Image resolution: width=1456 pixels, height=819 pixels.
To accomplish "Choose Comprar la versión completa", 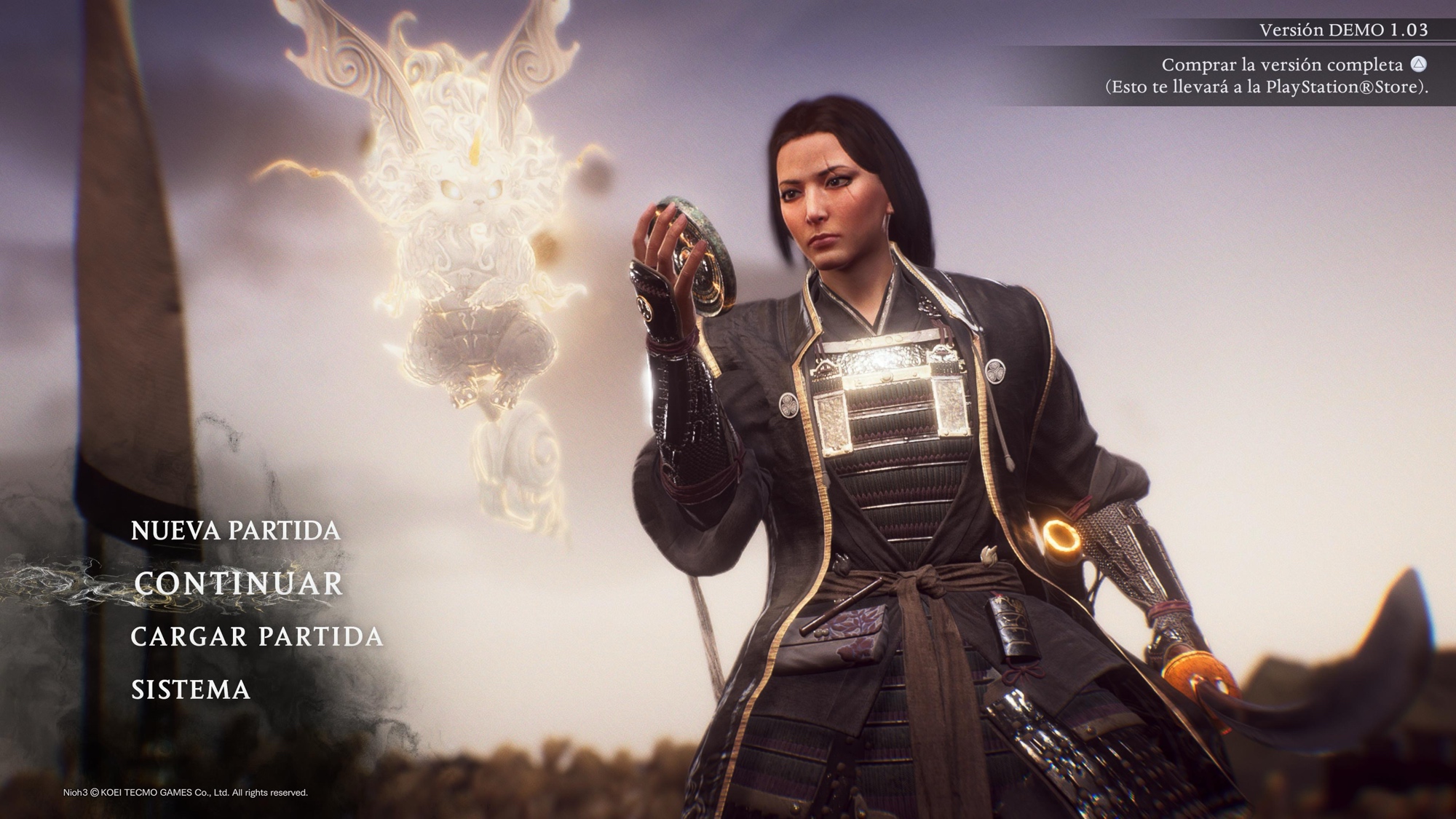I will [x=1281, y=65].
